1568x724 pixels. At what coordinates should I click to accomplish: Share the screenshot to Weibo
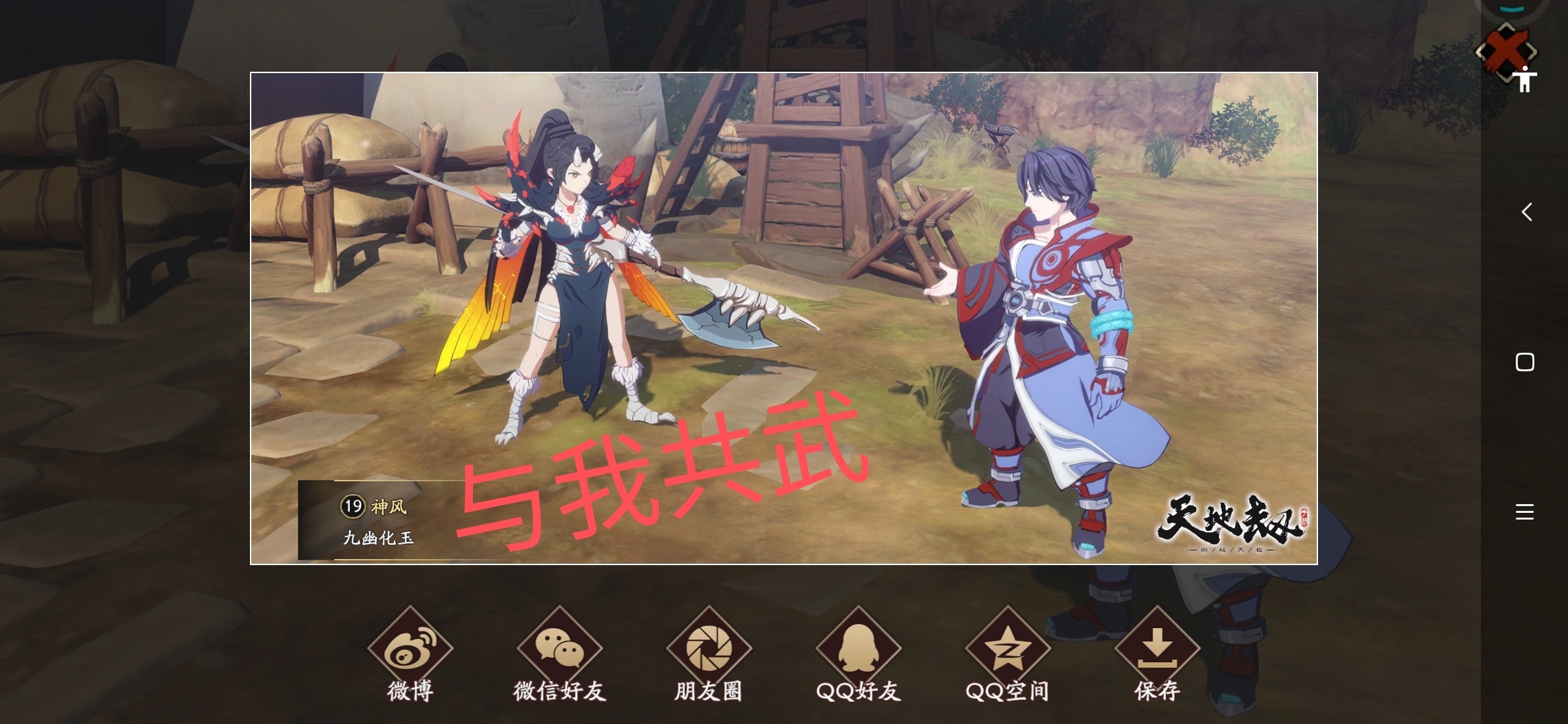tap(410, 644)
